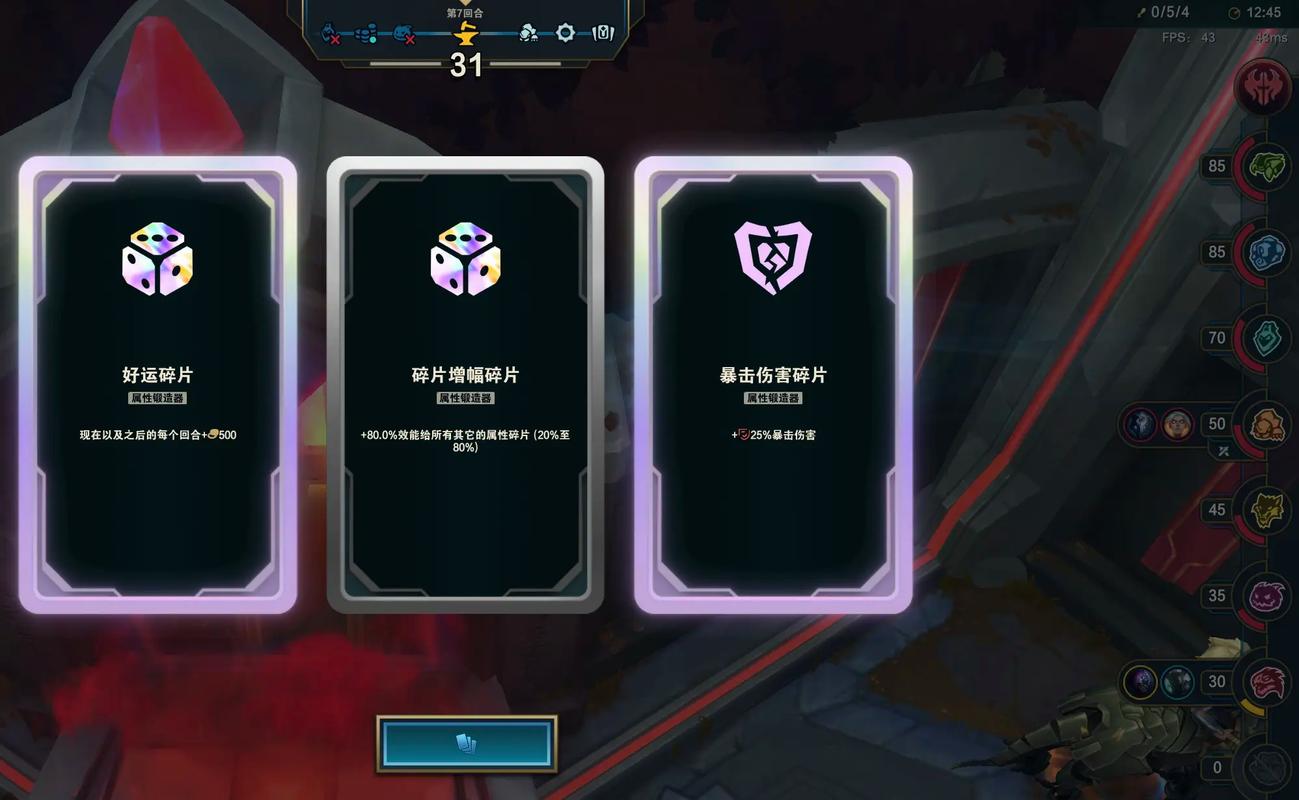Click the crossed swords matchup icon near 50 HP player
This screenshot has width=1299, height=800.
tap(1222, 451)
